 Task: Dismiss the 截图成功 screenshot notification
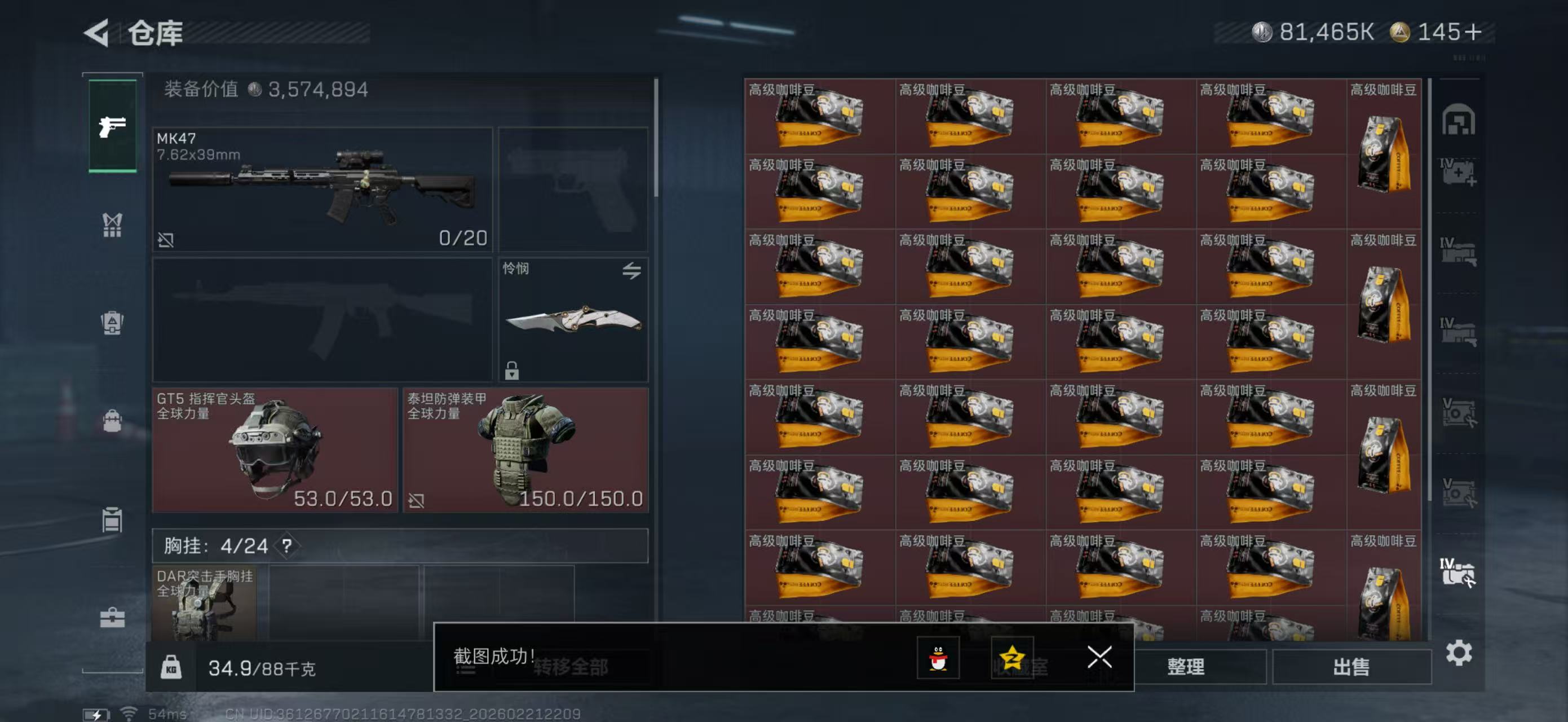(x=1099, y=658)
